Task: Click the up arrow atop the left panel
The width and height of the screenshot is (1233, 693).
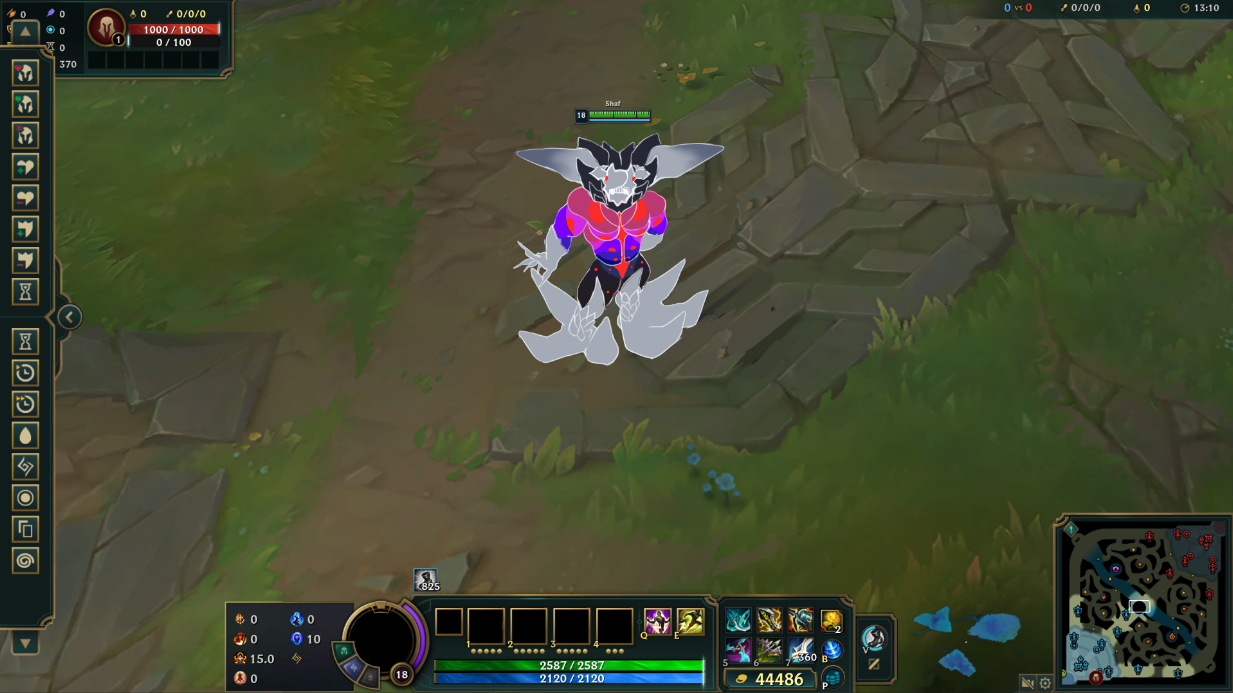Action: coord(25,32)
